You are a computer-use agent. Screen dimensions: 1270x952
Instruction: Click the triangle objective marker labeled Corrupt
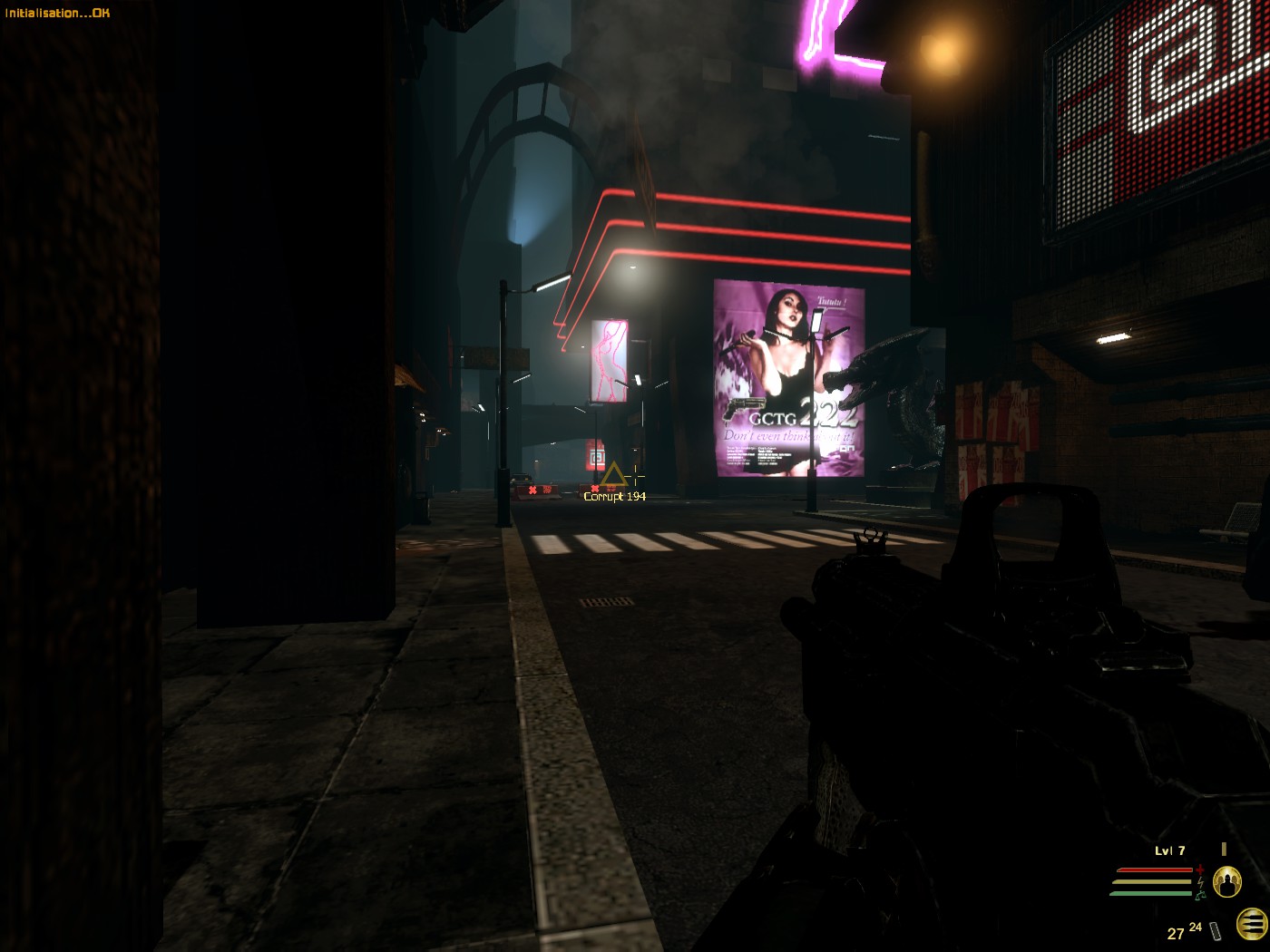[x=614, y=475]
